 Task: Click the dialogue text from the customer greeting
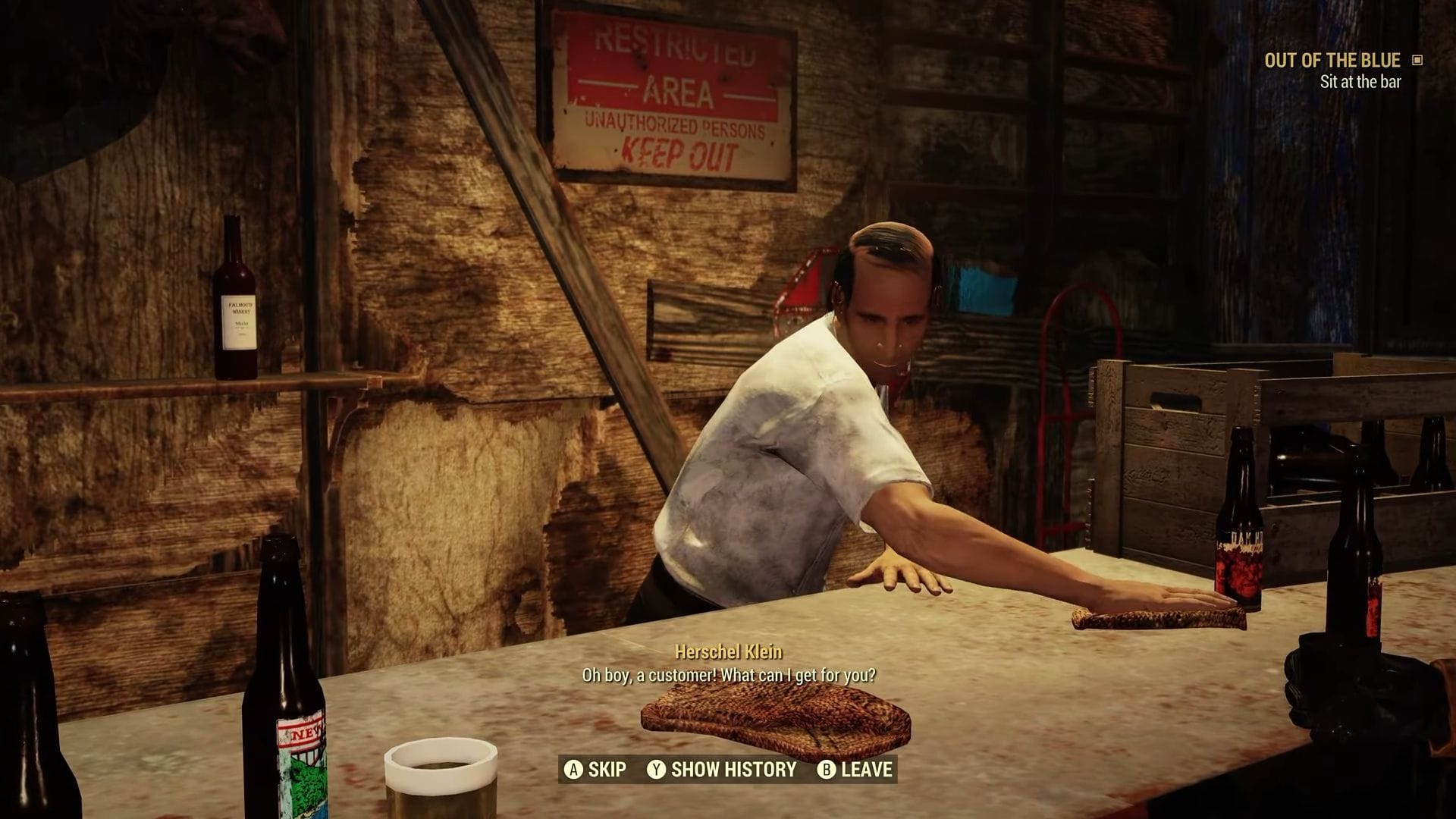pos(730,672)
